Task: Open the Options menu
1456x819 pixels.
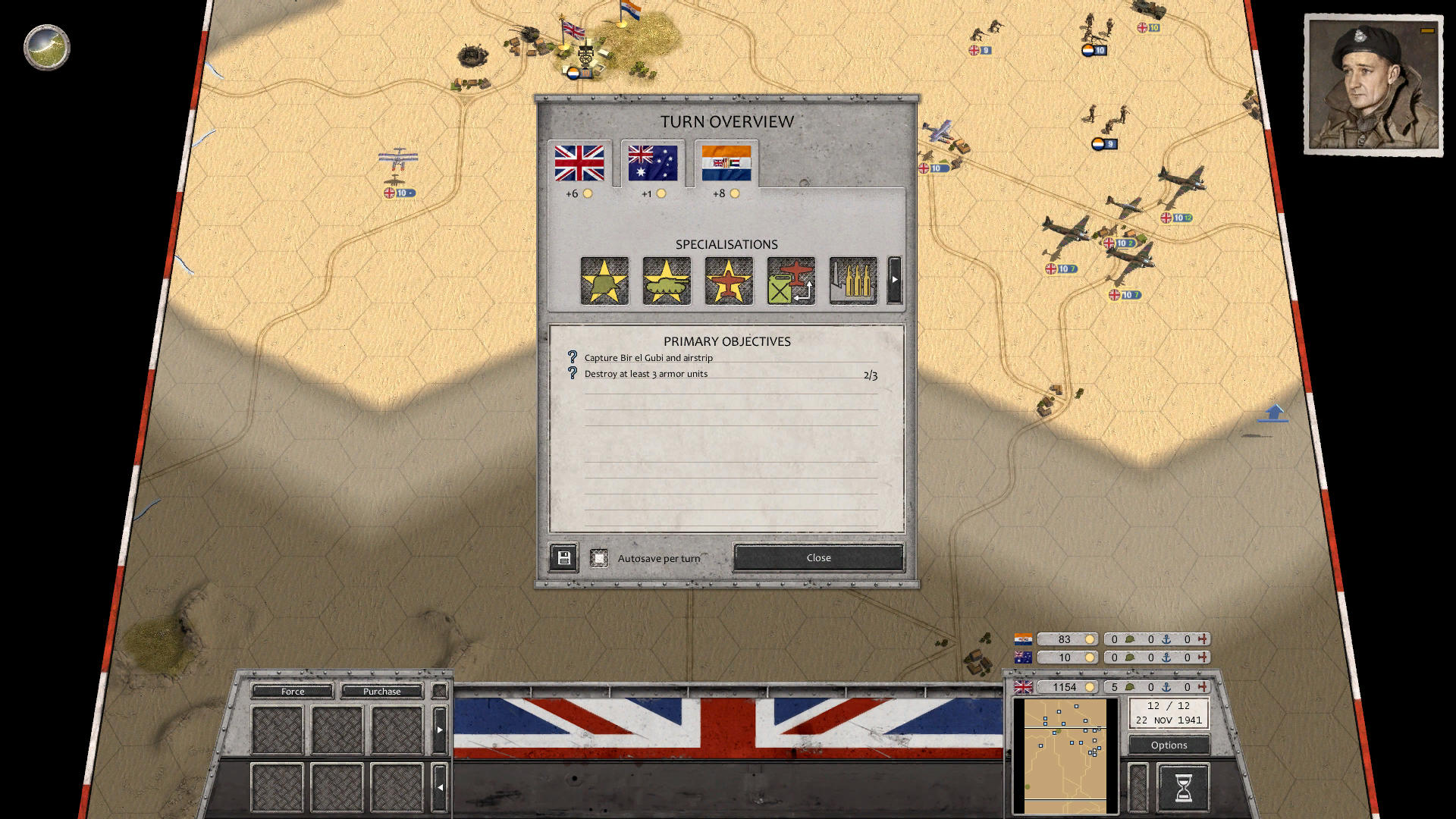Action: (x=1168, y=745)
